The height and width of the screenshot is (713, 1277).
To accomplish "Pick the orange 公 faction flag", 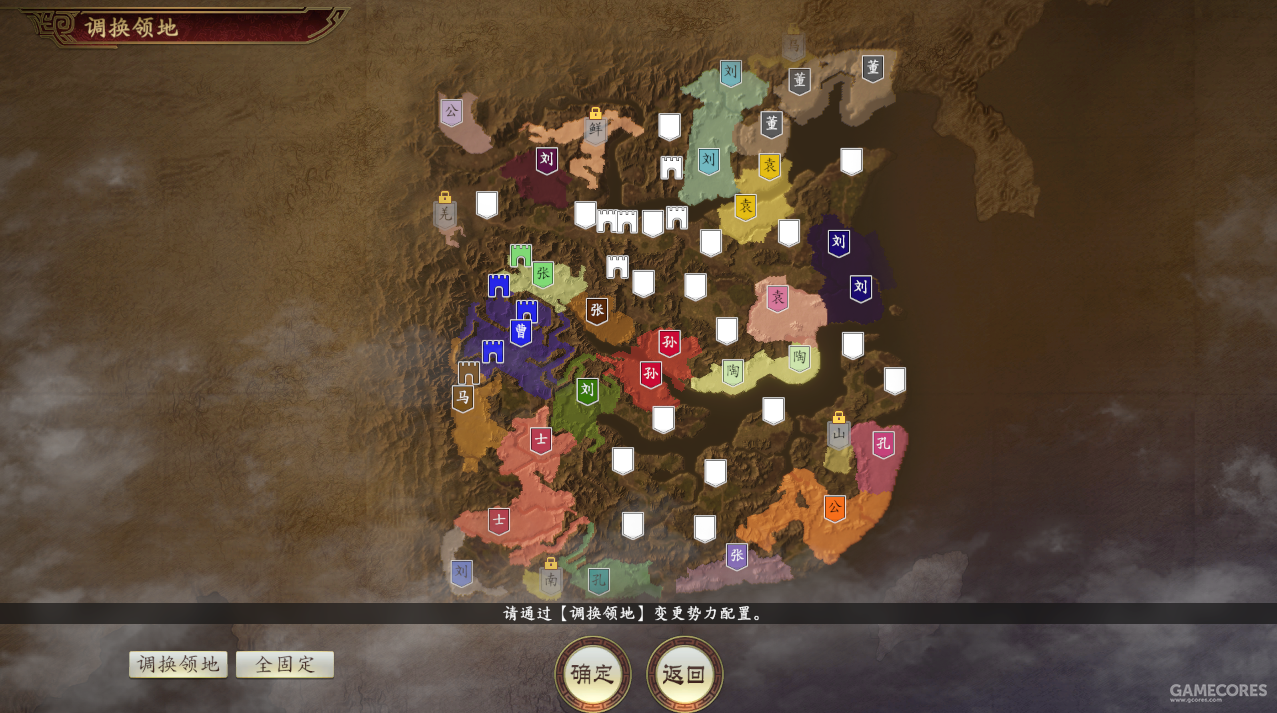I will click(835, 508).
